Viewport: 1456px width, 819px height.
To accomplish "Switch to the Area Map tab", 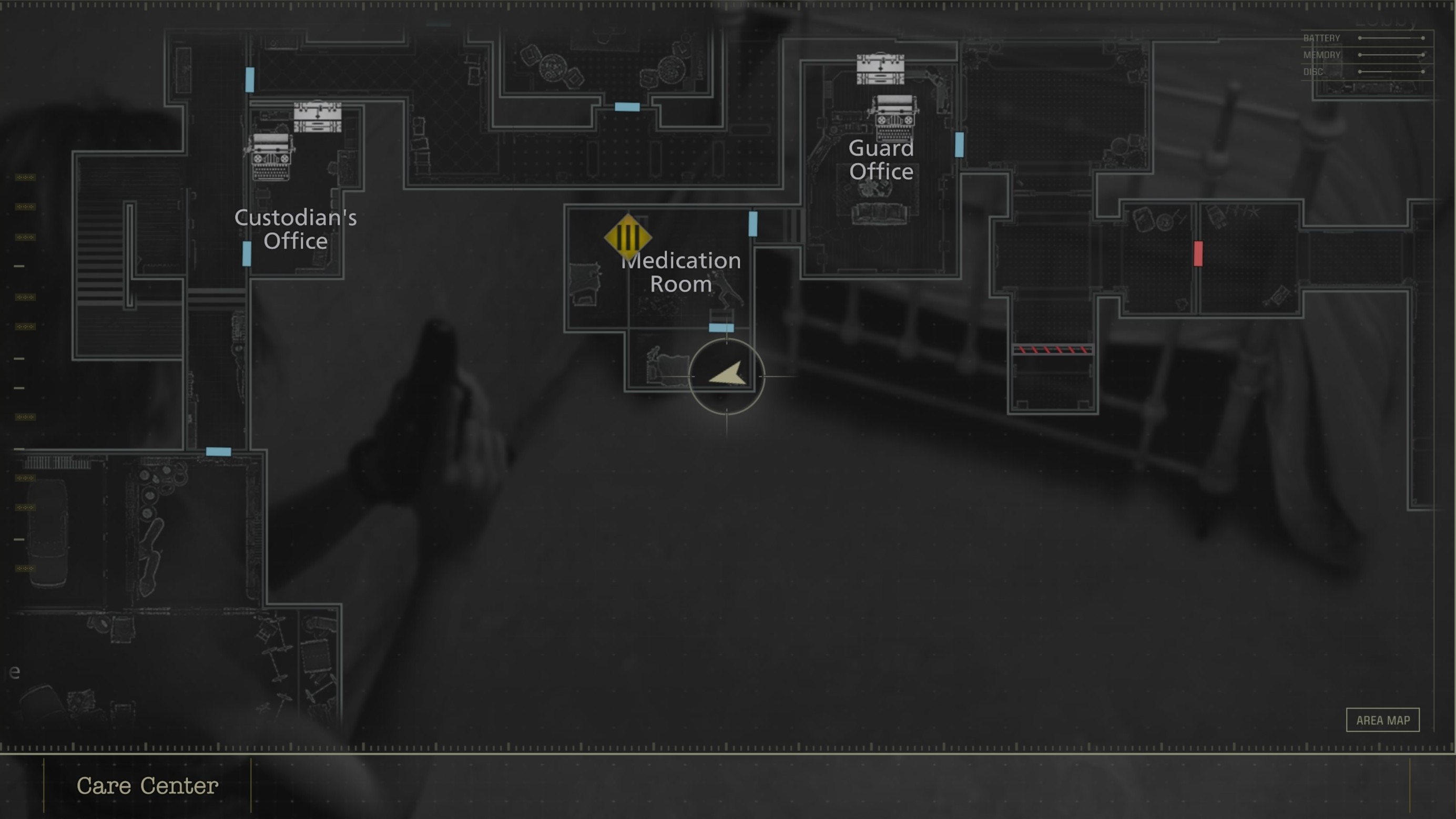I will click(x=1382, y=720).
